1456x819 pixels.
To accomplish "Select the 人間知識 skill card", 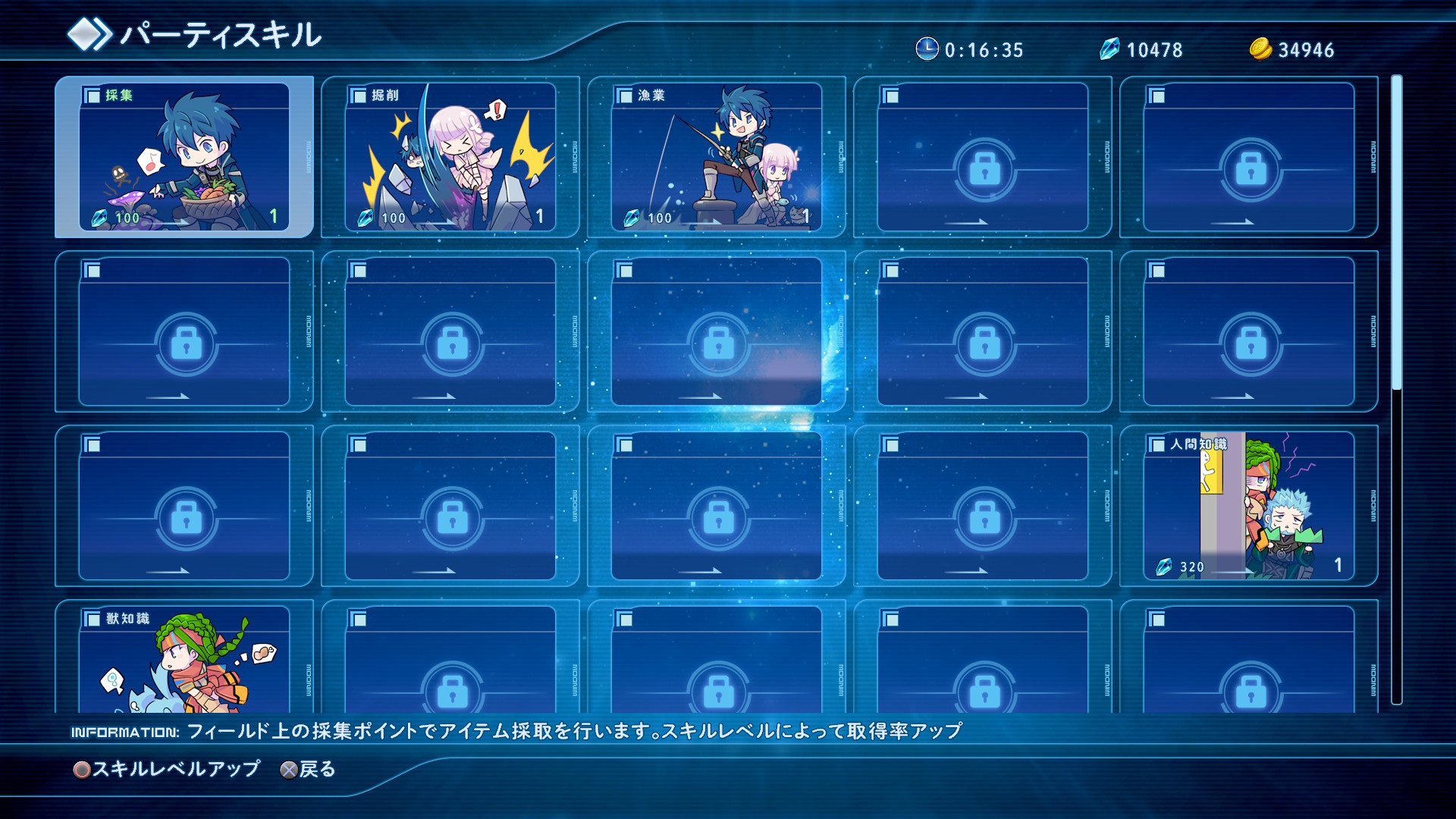I will coord(1251,508).
